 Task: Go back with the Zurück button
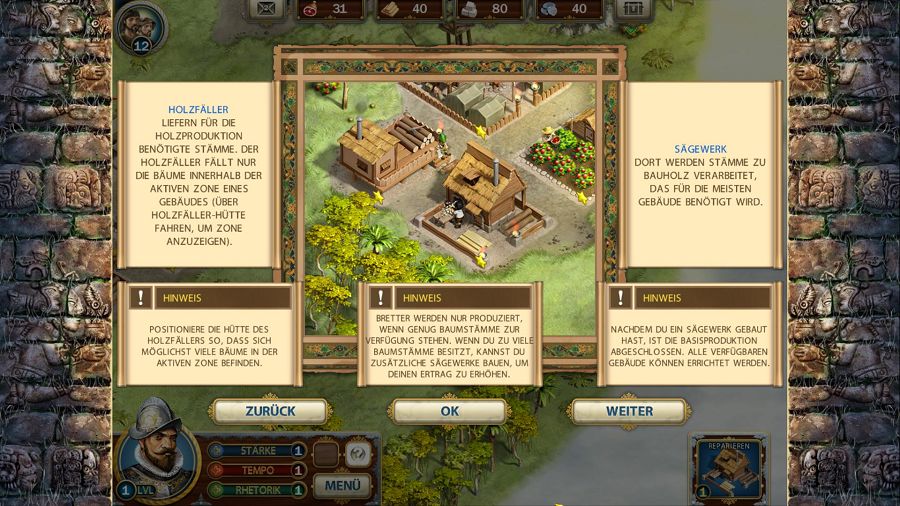270,411
